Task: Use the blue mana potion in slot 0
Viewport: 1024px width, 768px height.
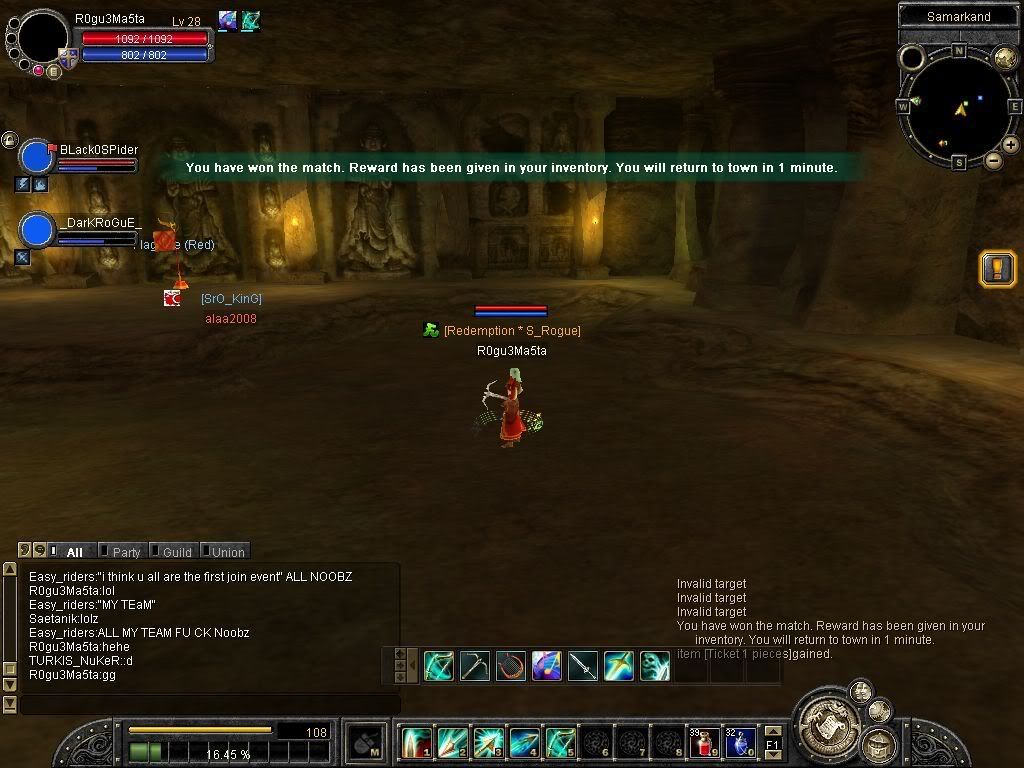Action: pyautogui.click(x=740, y=743)
